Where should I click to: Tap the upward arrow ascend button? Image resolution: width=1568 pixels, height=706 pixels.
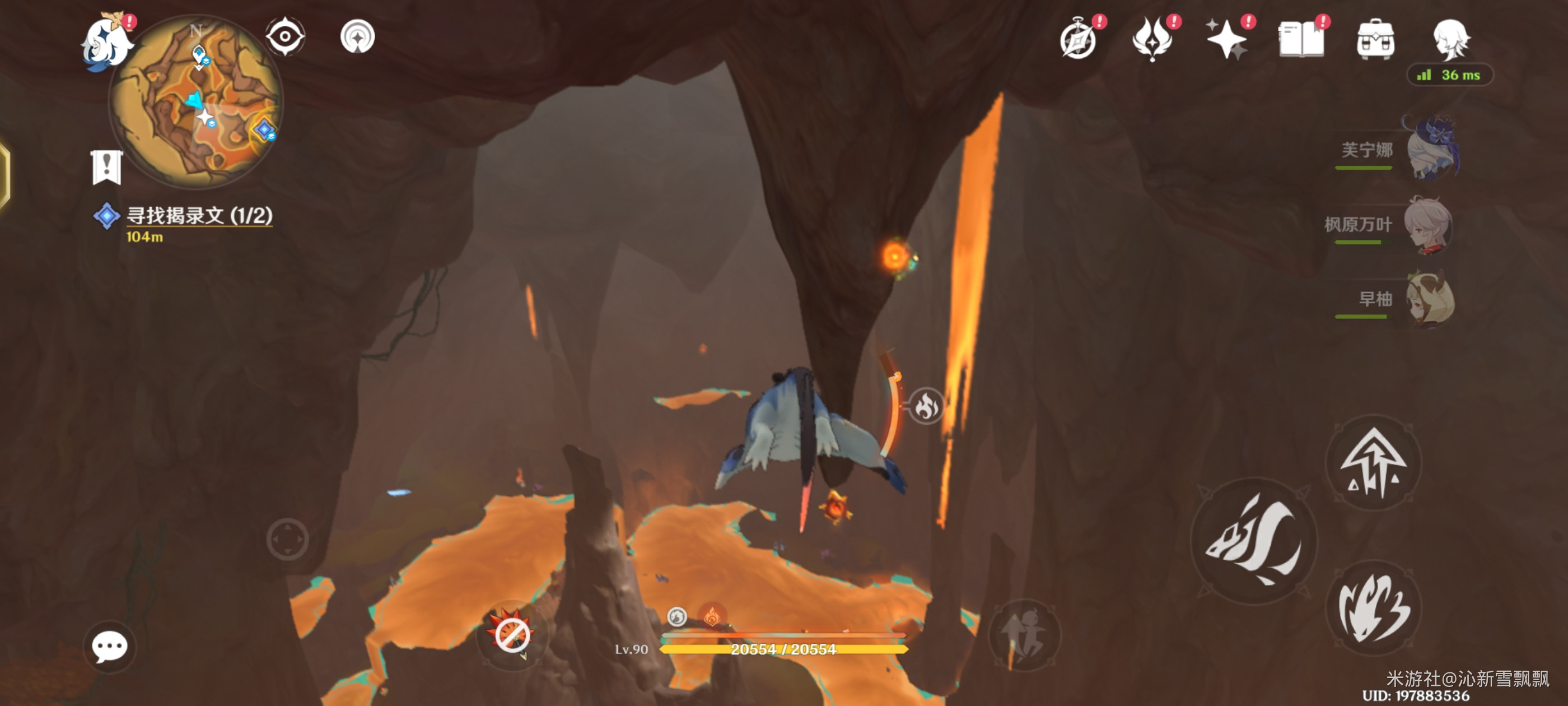pyautogui.click(x=1373, y=462)
